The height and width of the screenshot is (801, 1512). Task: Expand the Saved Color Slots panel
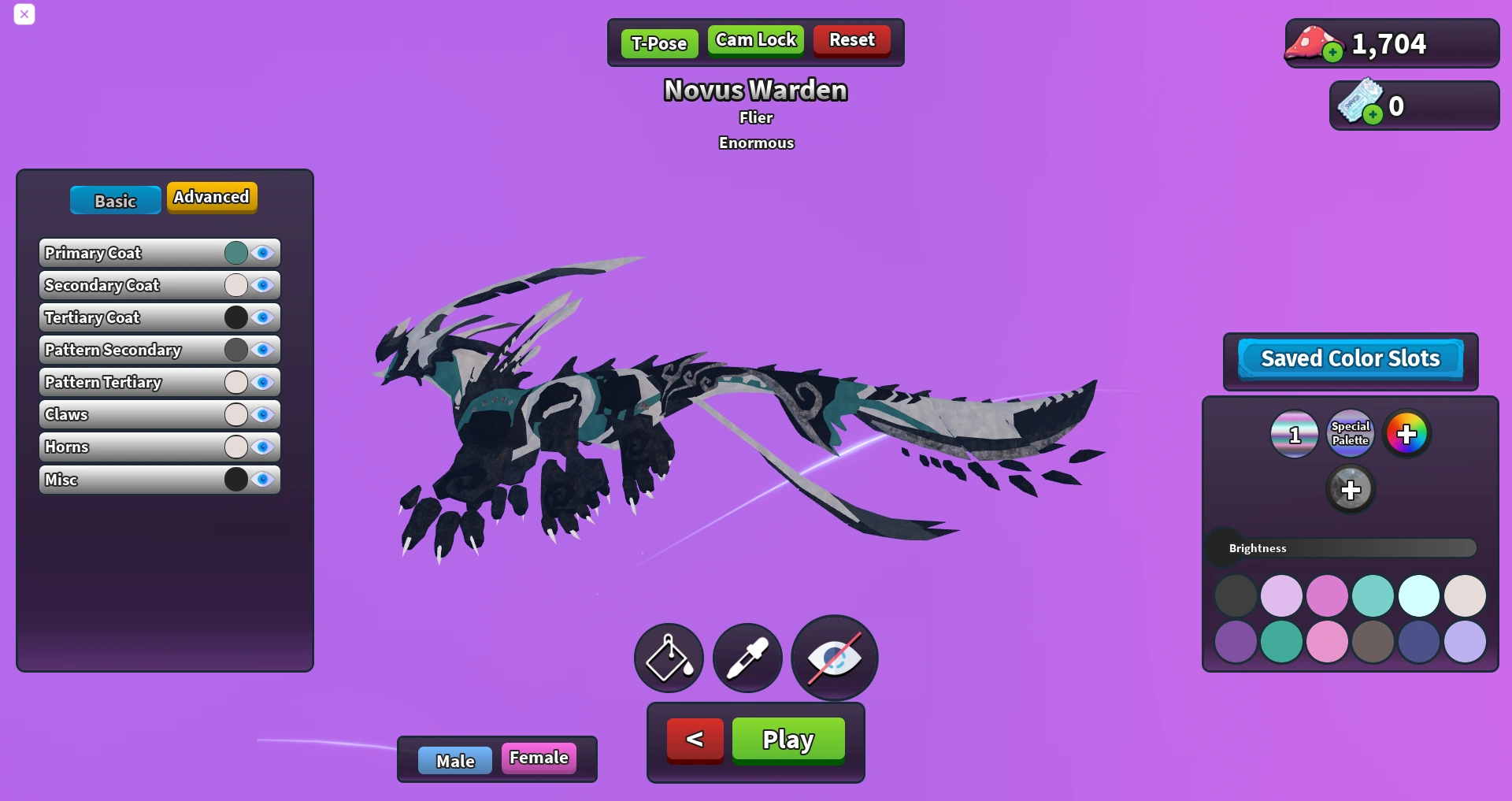click(x=1349, y=358)
